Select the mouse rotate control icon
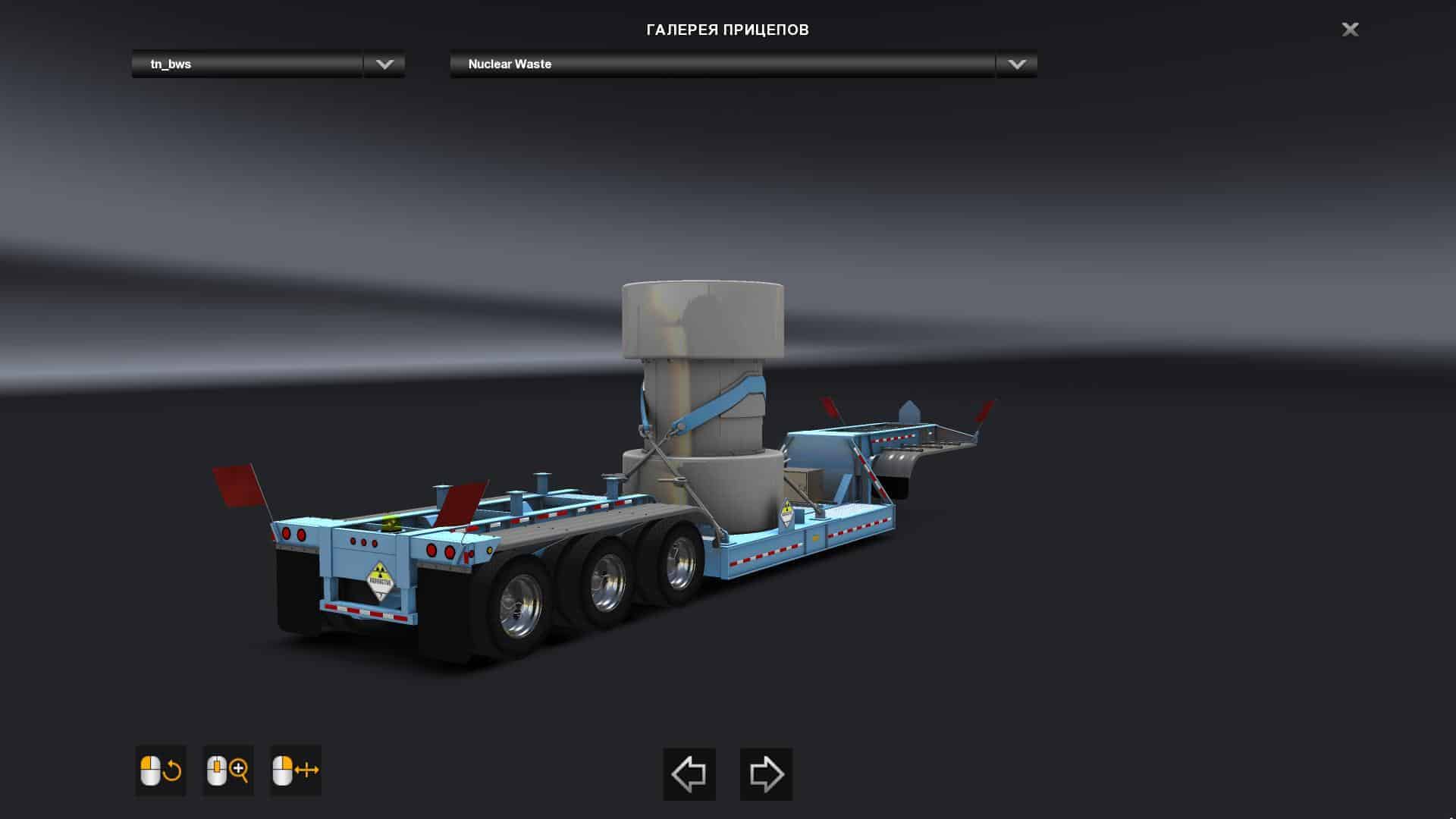Image resolution: width=1456 pixels, height=819 pixels. coord(161,770)
